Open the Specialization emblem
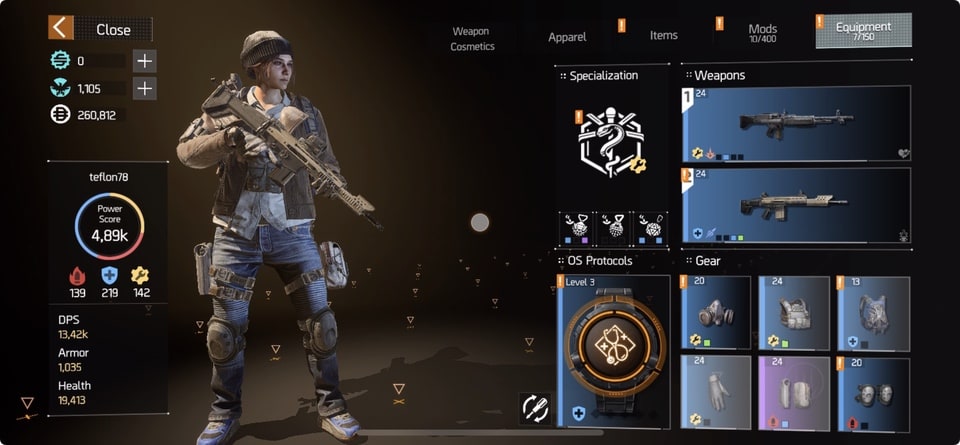The image size is (960, 445). coord(613,143)
